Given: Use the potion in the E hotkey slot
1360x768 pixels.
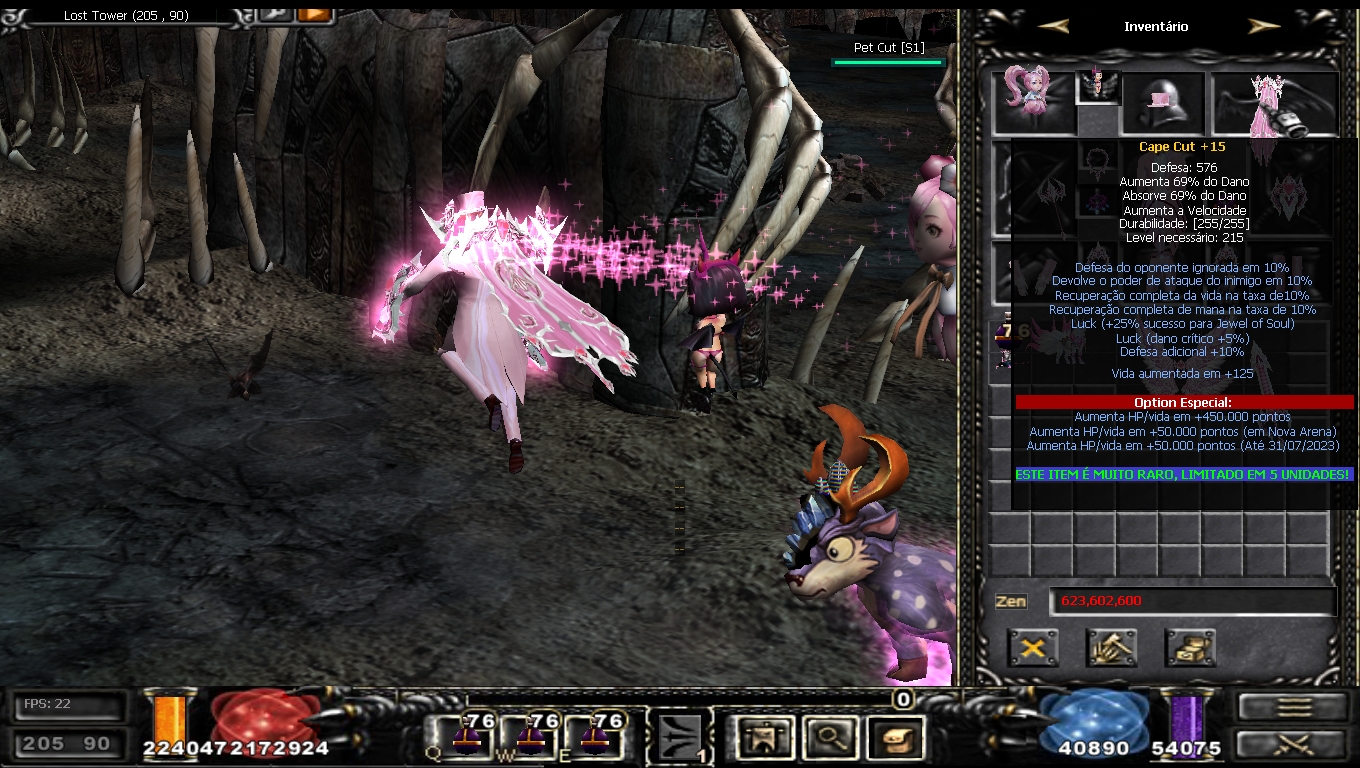Looking at the screenshot, I should coord(594,737).
